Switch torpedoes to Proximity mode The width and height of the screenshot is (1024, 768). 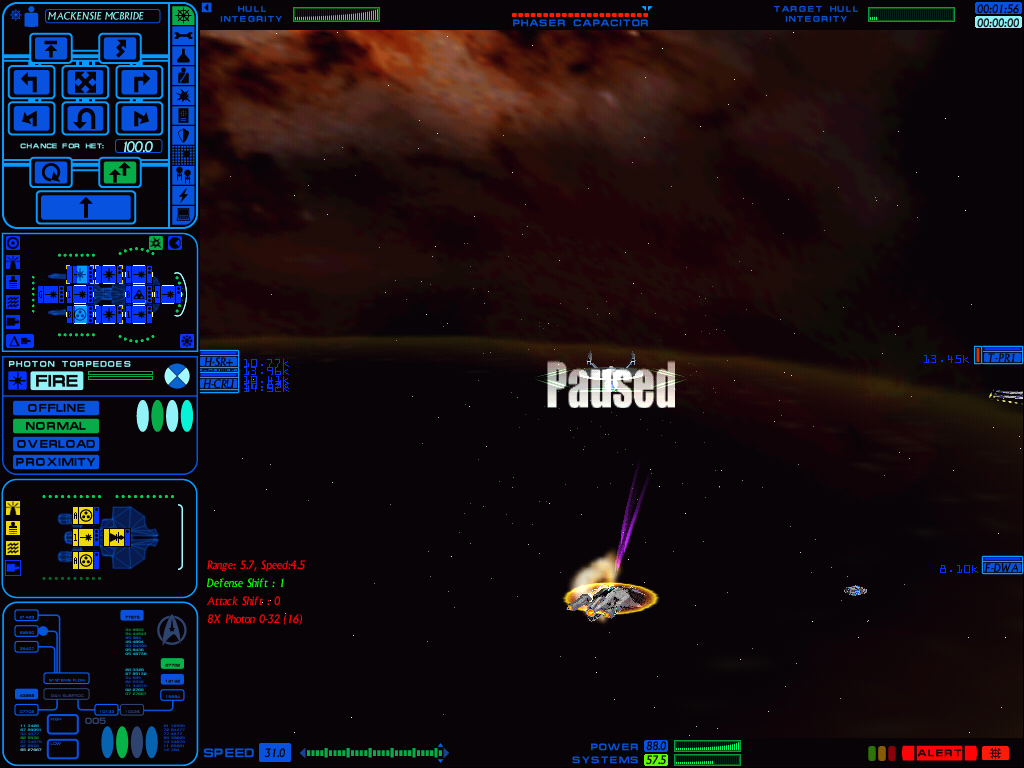click(56, 462)
